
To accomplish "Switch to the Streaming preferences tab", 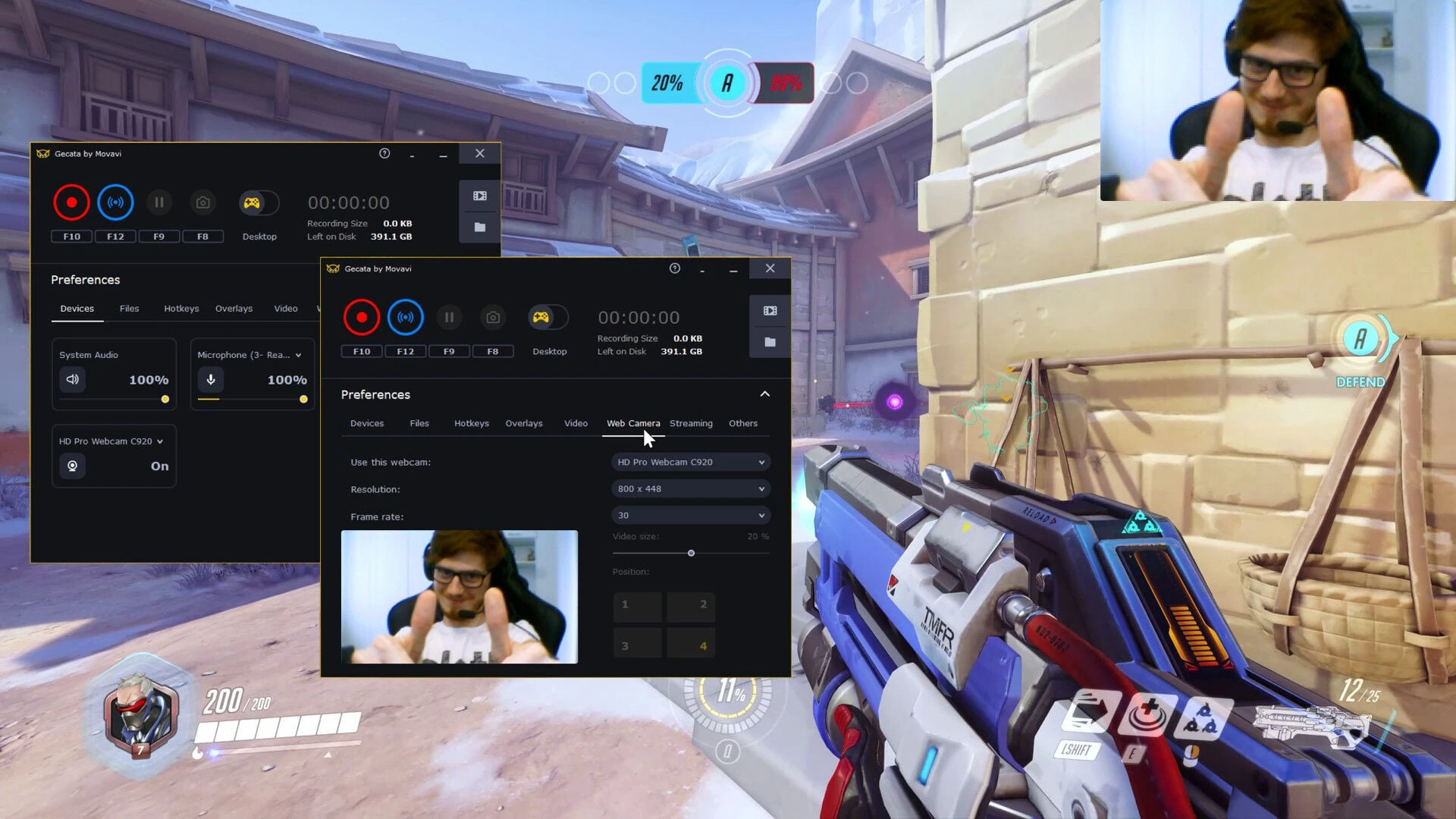I will (x=691, y=423).
